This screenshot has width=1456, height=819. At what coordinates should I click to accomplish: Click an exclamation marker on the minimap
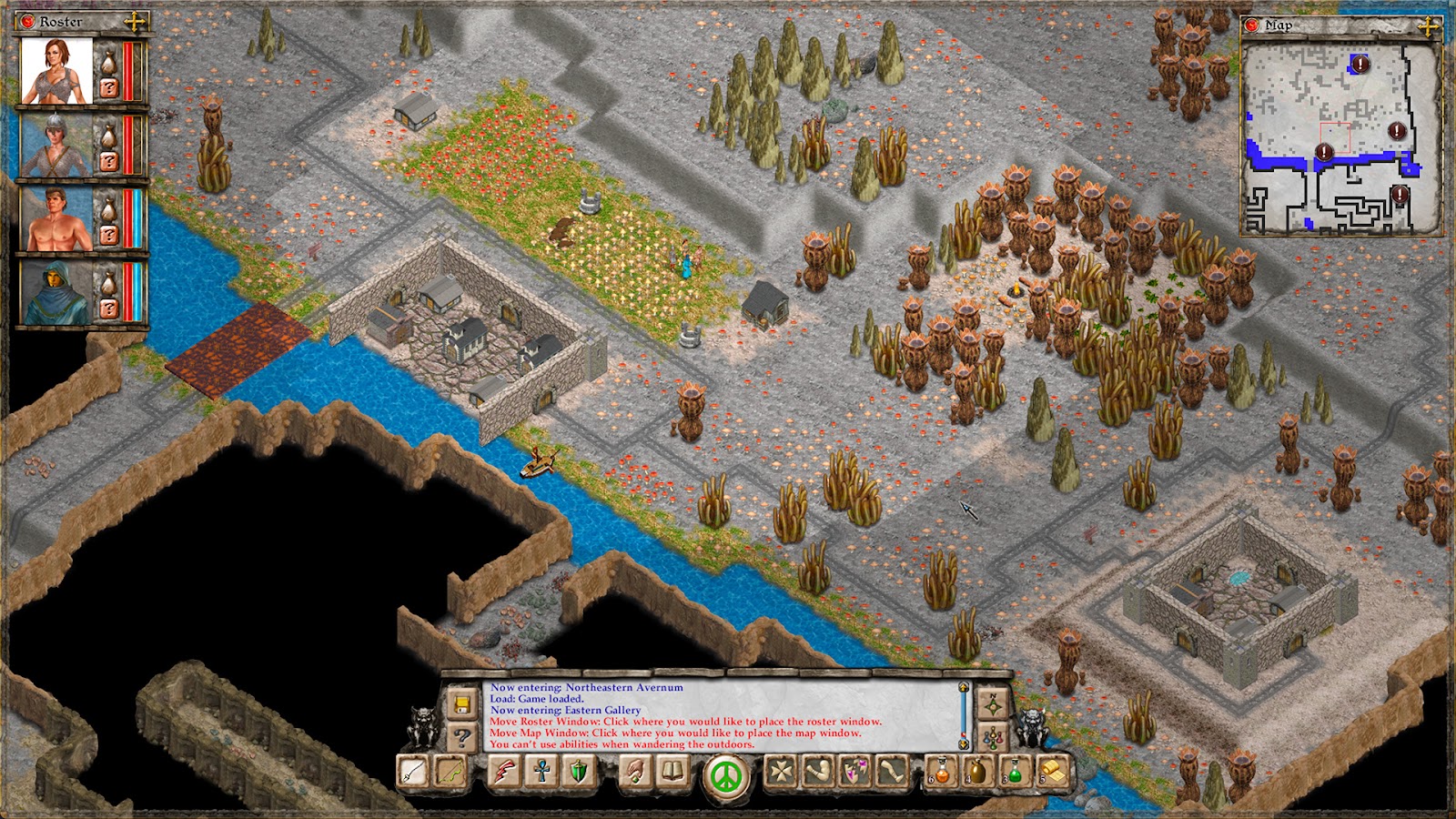(1360, 65)
